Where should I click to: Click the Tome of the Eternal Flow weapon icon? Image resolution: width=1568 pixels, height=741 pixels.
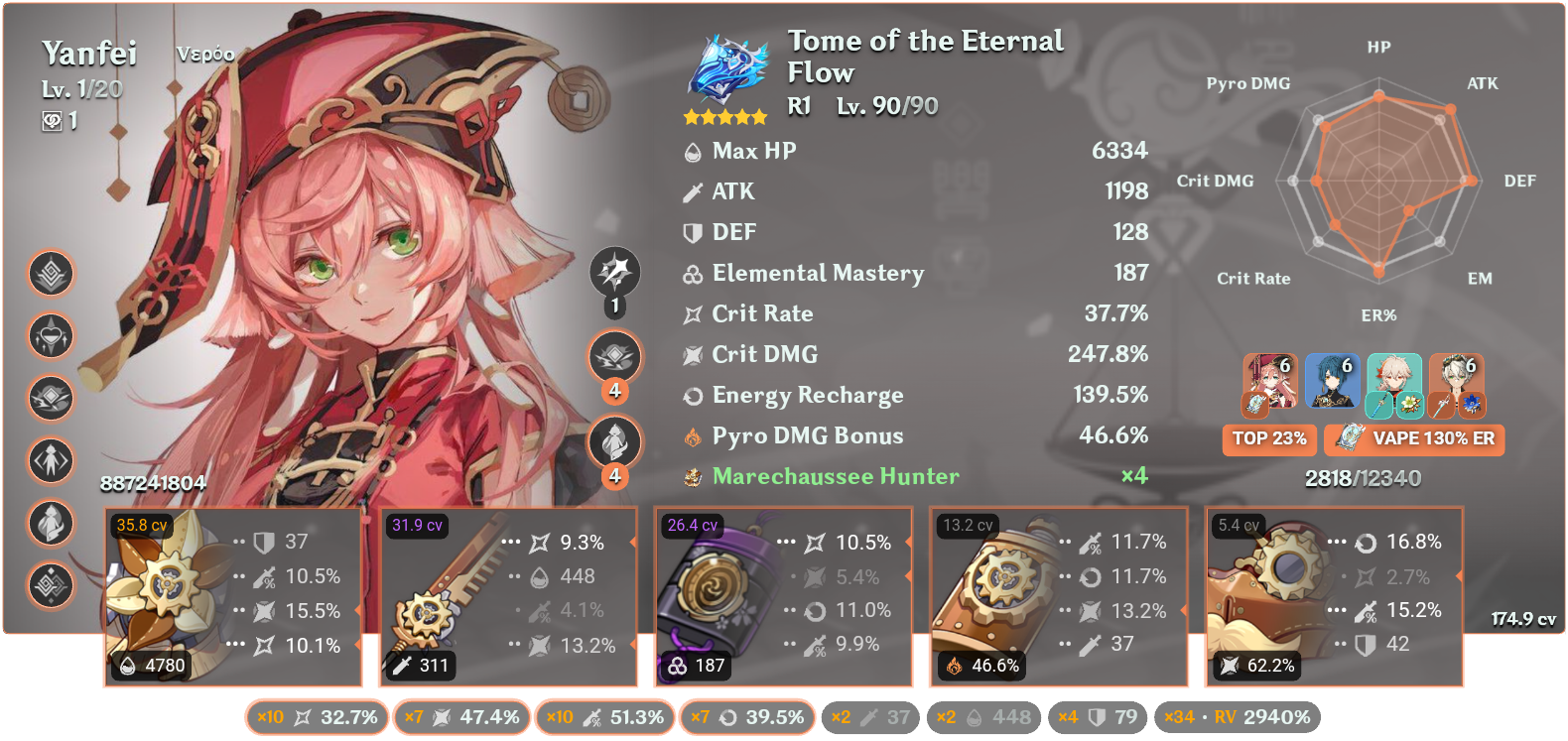click(x=727, y=69)
